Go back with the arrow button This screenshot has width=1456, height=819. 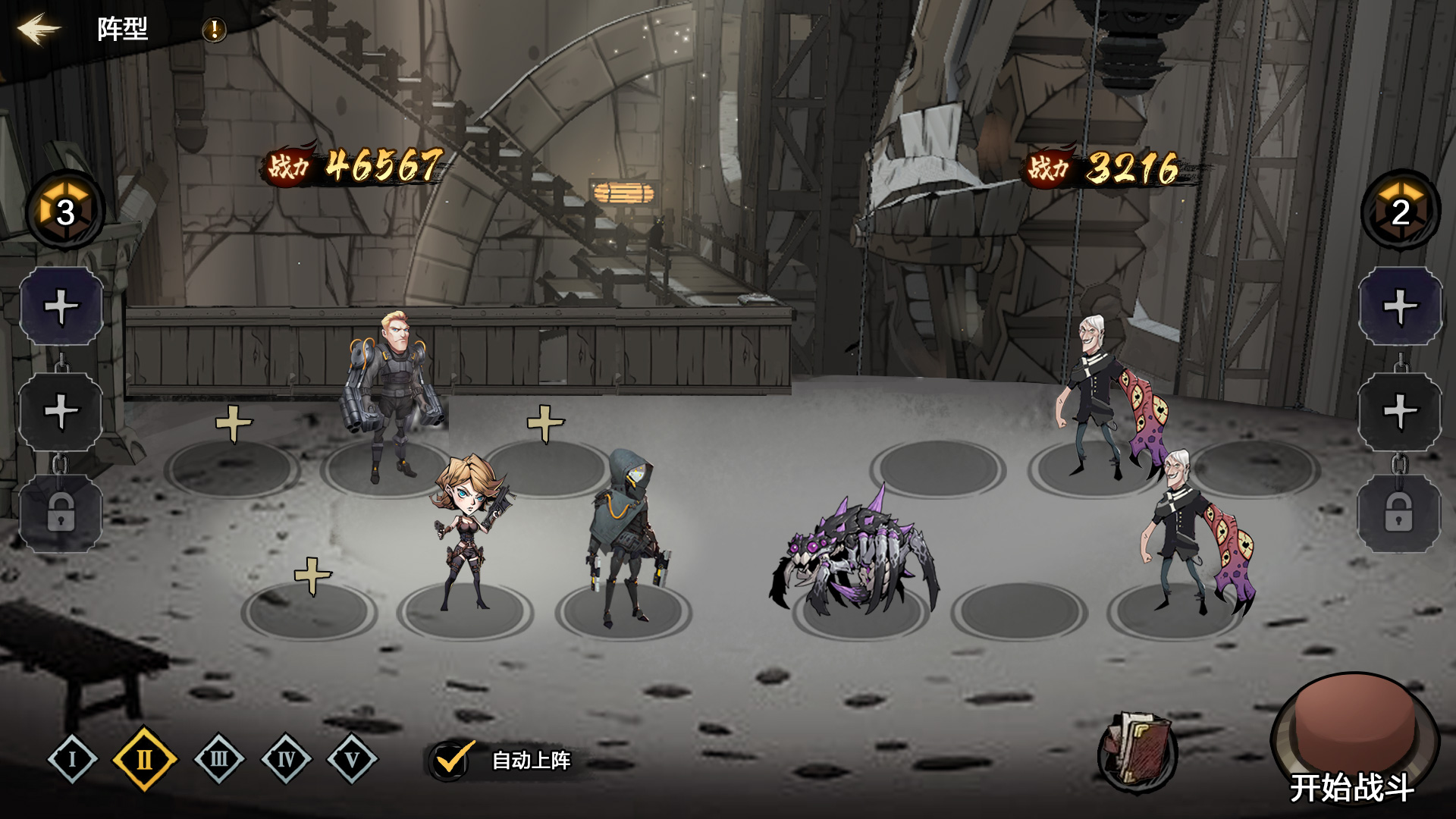pyautogui.click(x=39, y=30)
